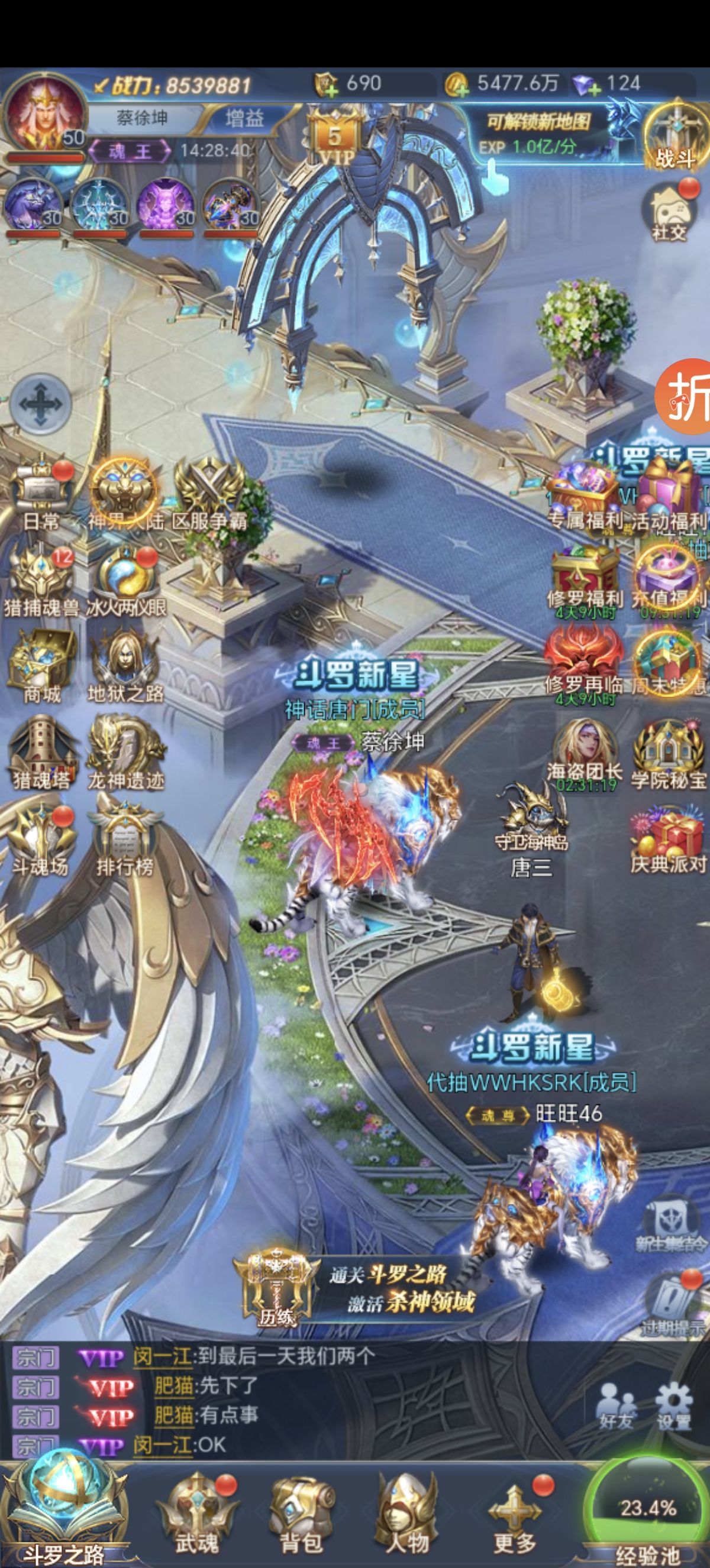Open 地狱之路 challenge
This screenshot has width=710, height=1568.
125,665
